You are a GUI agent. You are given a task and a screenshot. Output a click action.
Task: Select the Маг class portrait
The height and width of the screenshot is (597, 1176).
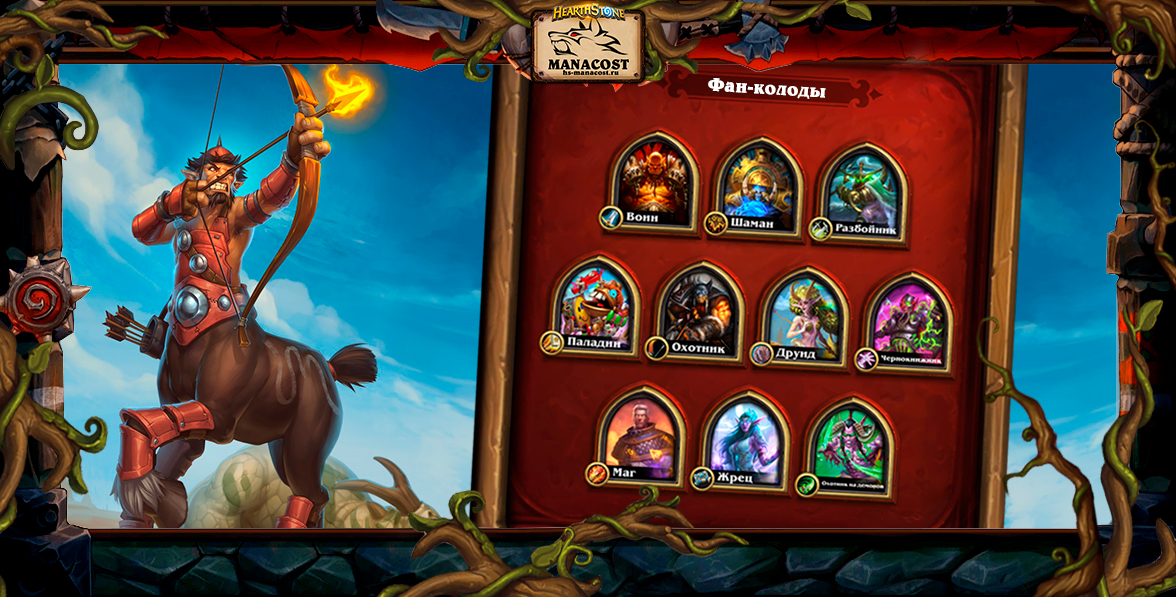tap(641, 436)
